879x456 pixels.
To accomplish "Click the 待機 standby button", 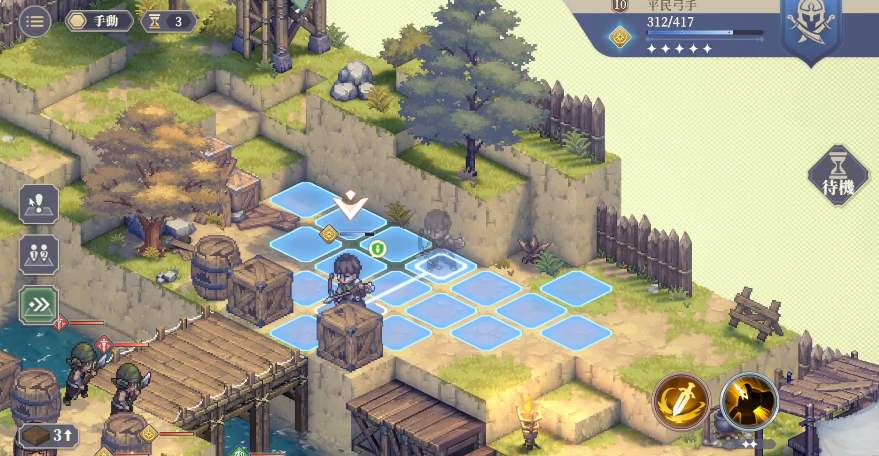I will click(x=838, y=177).
